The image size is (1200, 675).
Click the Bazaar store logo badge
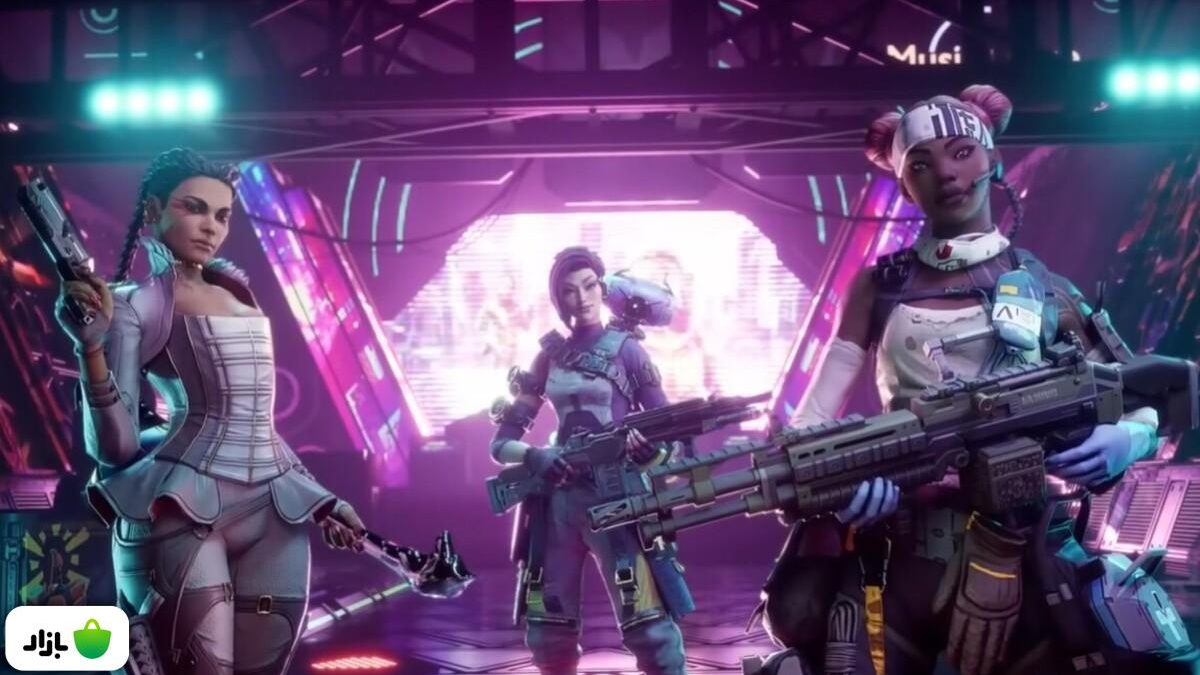66,638
